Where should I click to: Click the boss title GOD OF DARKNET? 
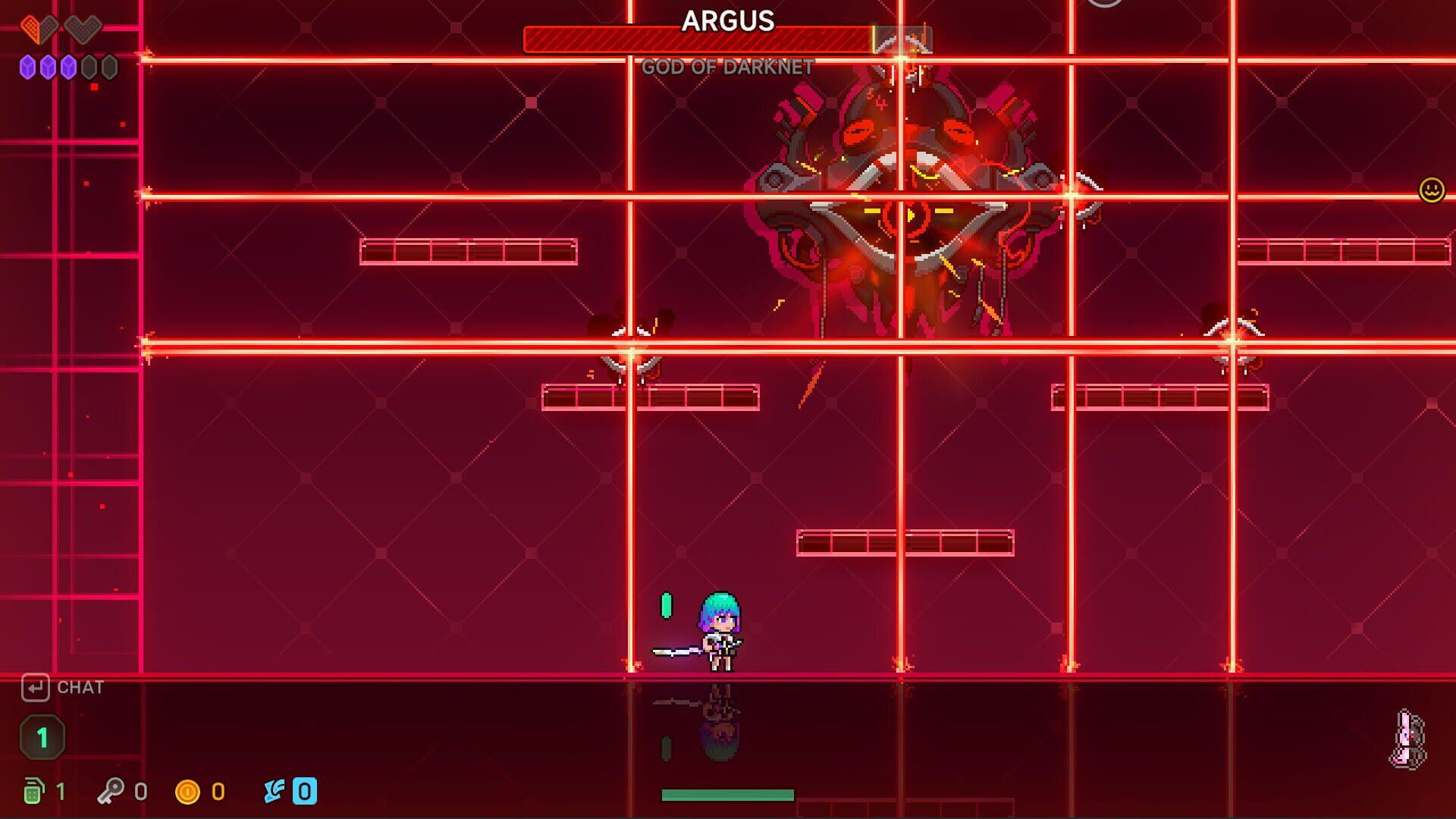[729, 68]
